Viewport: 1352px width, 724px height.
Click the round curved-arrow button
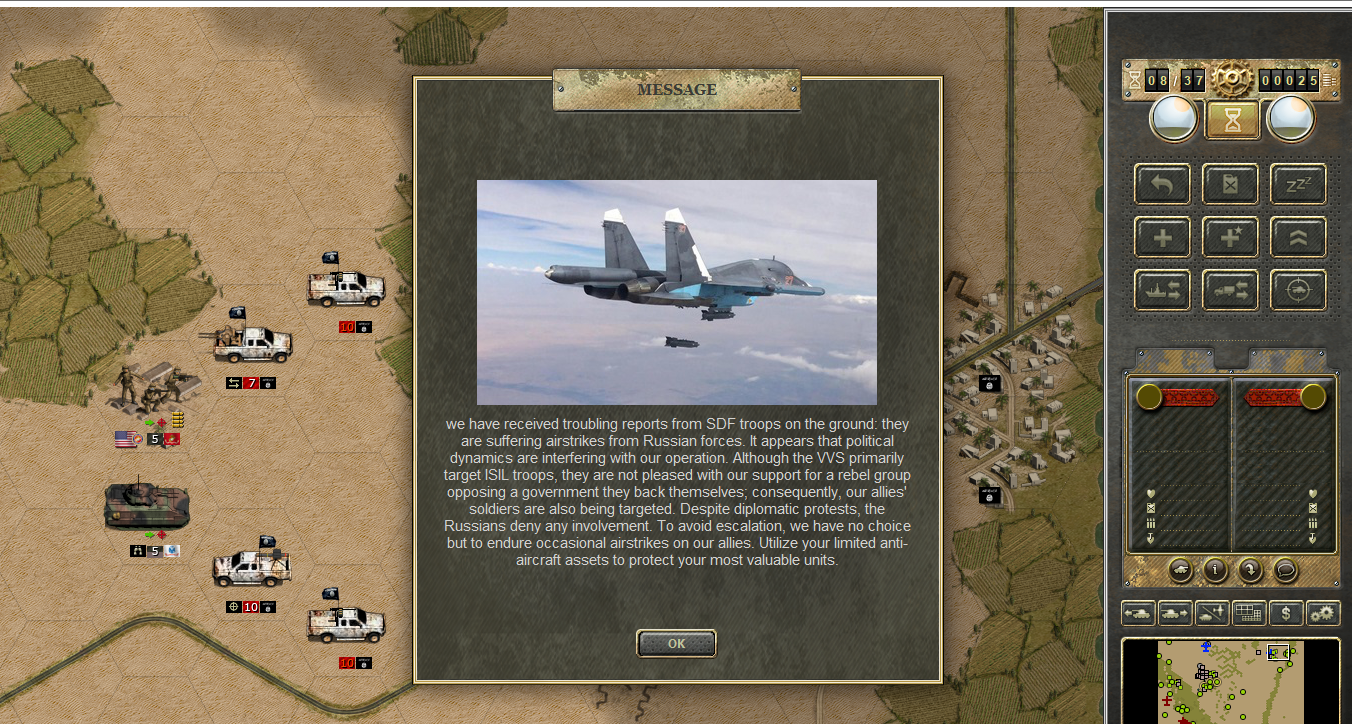[x=1250, y=570]
